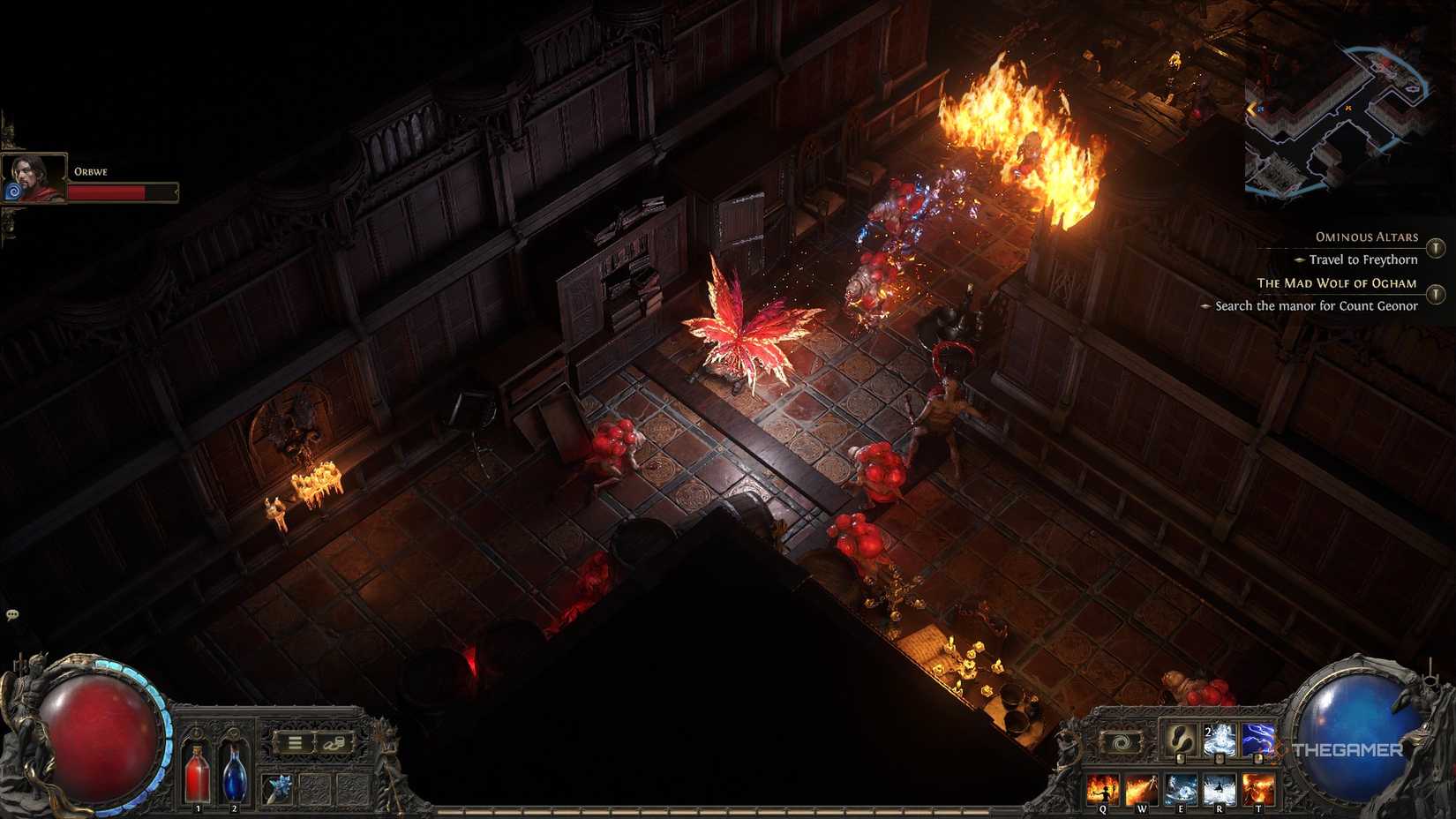Cast the lightning spell on the skill bar
Viewport: 1456px width, 819px height.
point(1257,740)
